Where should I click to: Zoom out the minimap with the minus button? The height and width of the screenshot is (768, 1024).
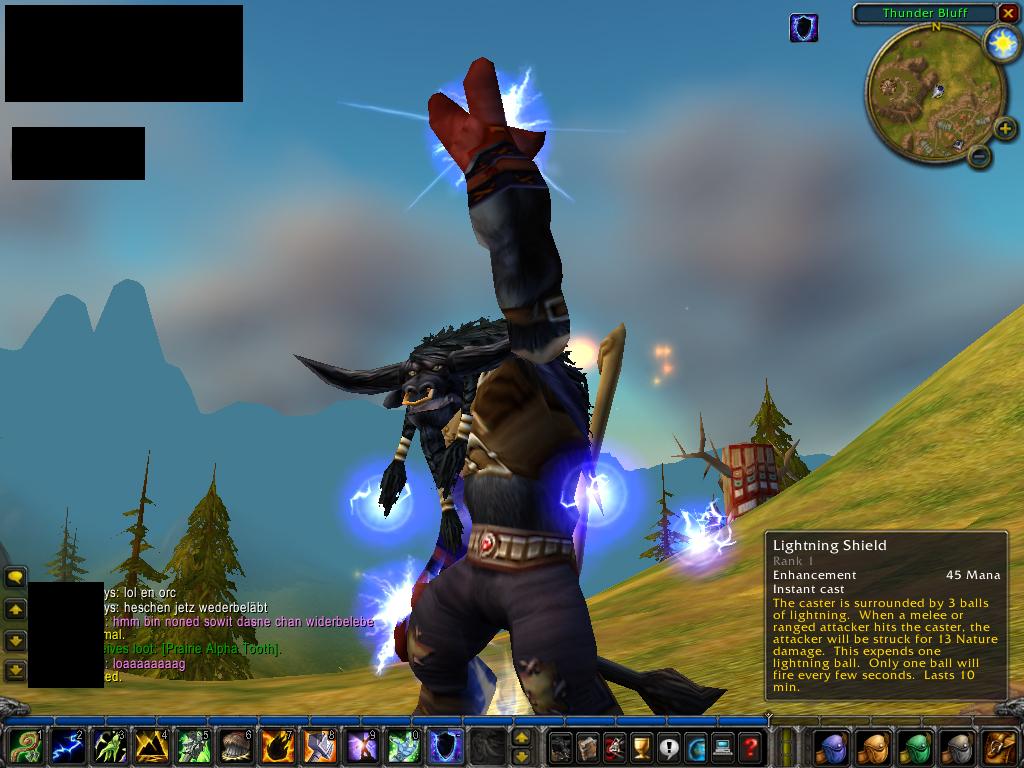980,156
